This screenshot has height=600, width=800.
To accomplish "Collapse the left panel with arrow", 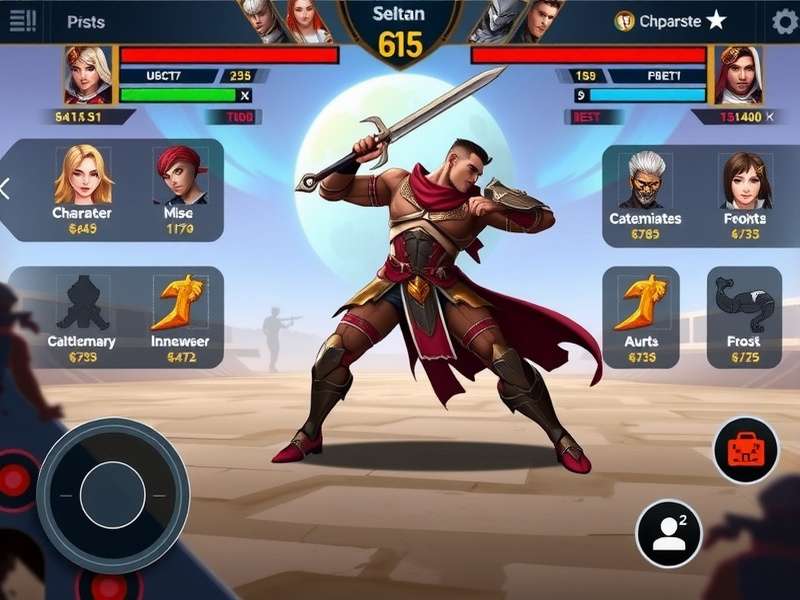I will (5, 188).
